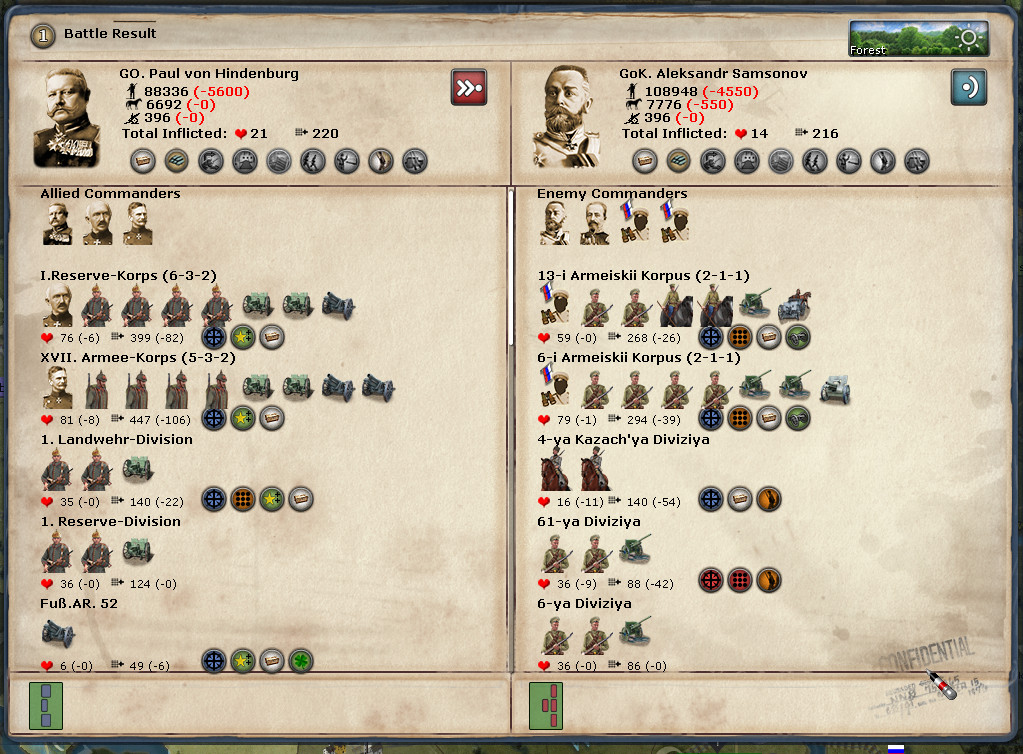This screenshot has width=1023, height=754.
Task: Click the red fast-forward arrows button
Action: coord(468,87)
